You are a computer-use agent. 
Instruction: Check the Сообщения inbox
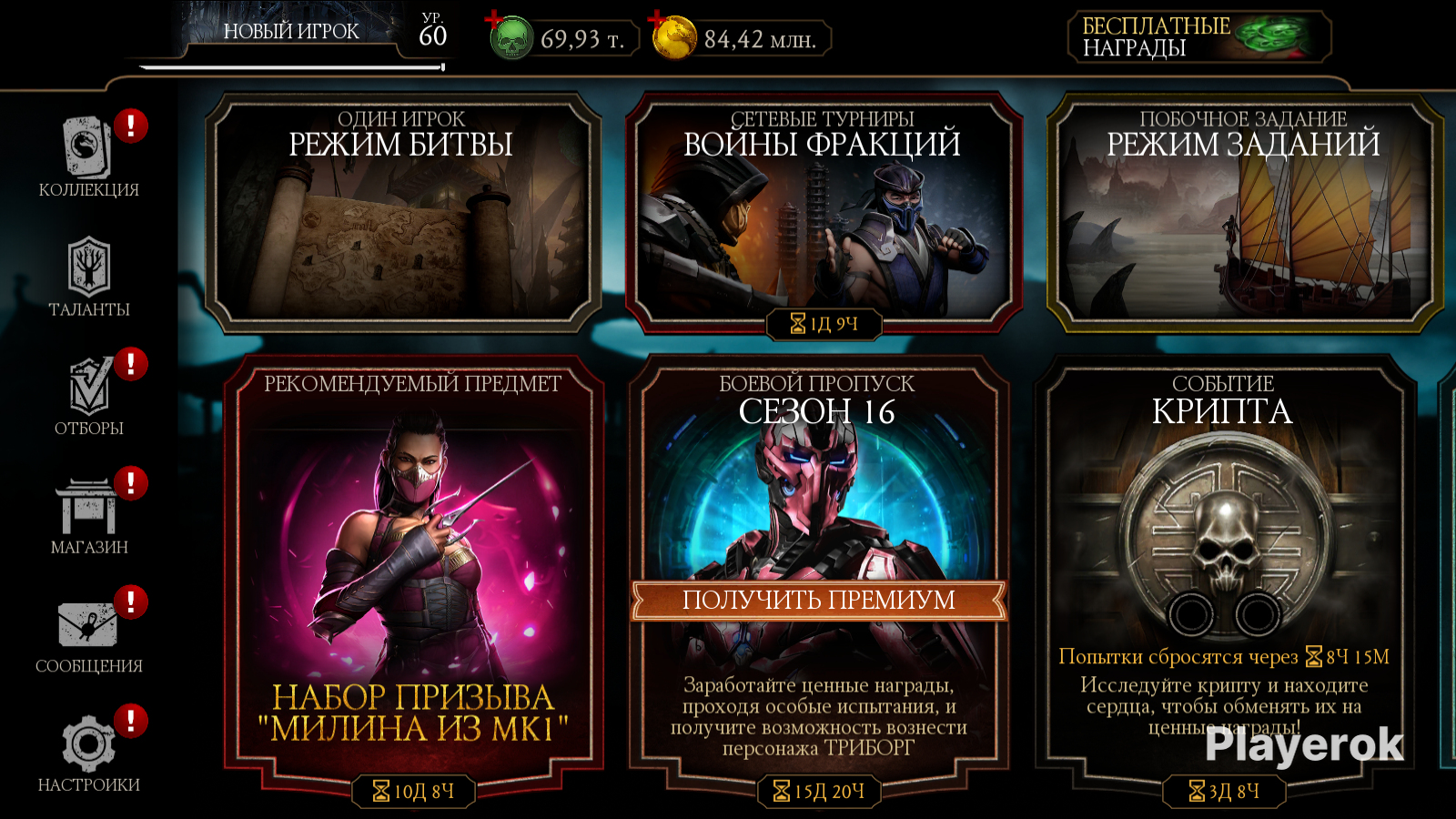pos(88,632)
